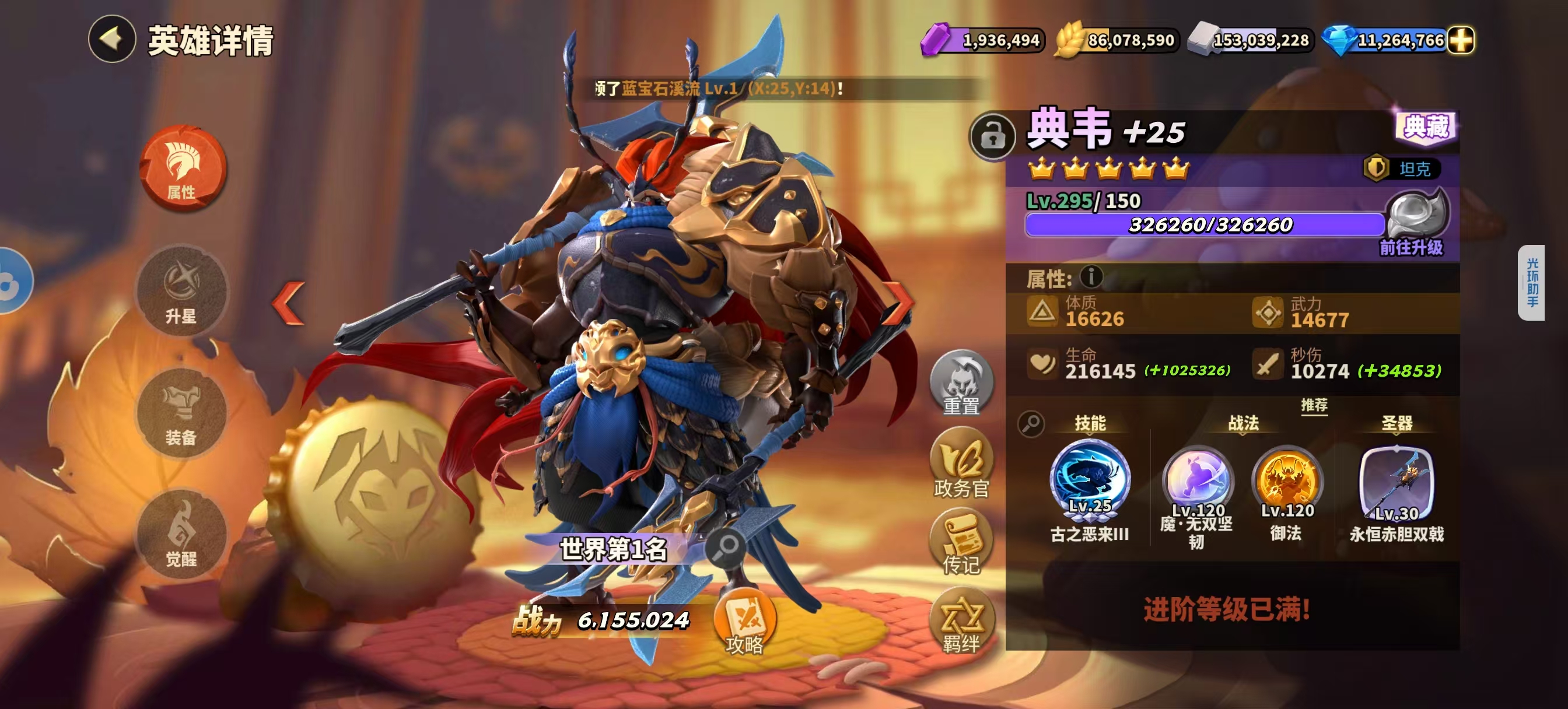The width and height of the screenshot is (1568, 709).
Task: Open the 政务官 panel
Action: (961, 464)
